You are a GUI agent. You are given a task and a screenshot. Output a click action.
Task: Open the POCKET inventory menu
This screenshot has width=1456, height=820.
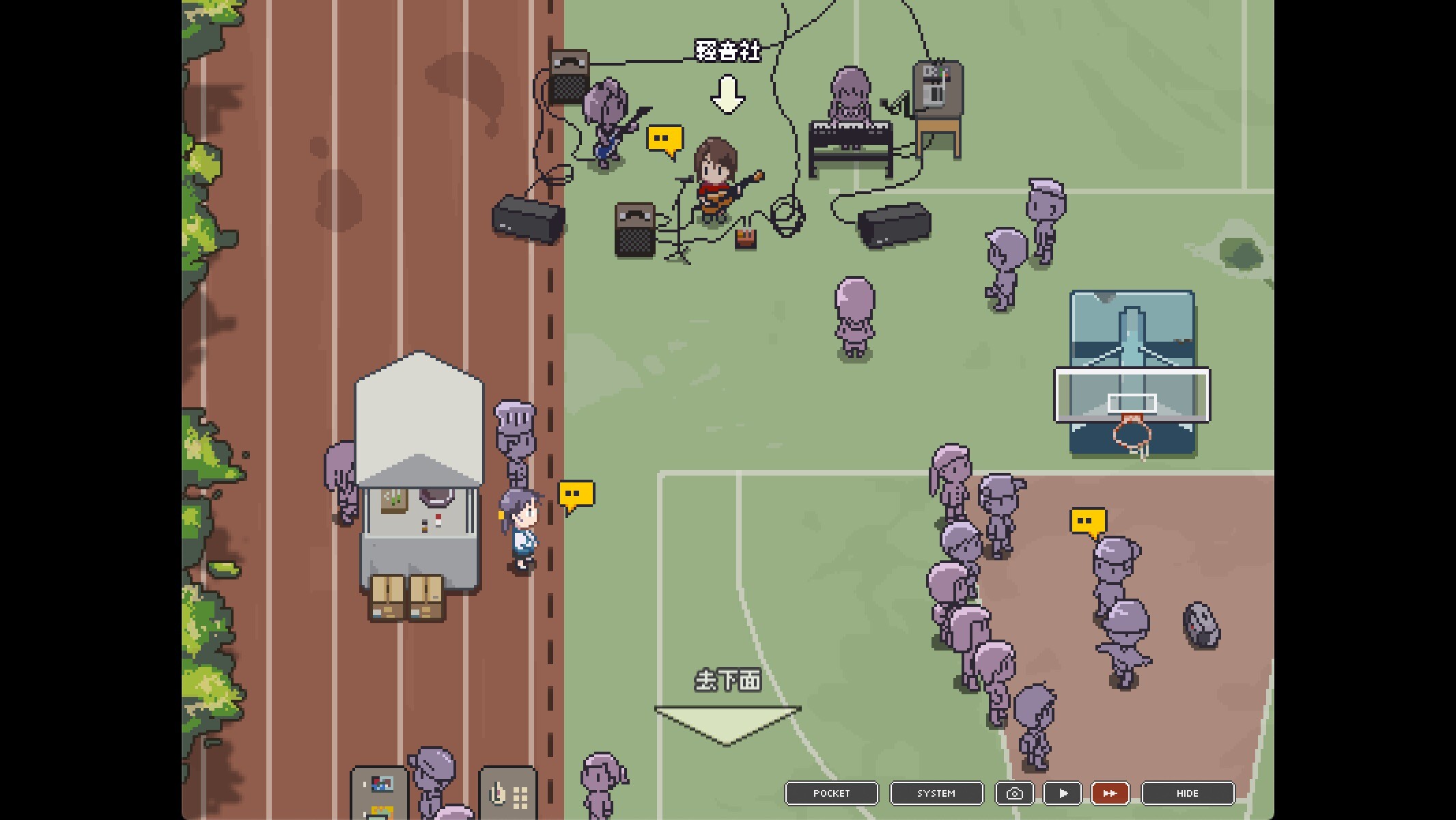(831, 793)
